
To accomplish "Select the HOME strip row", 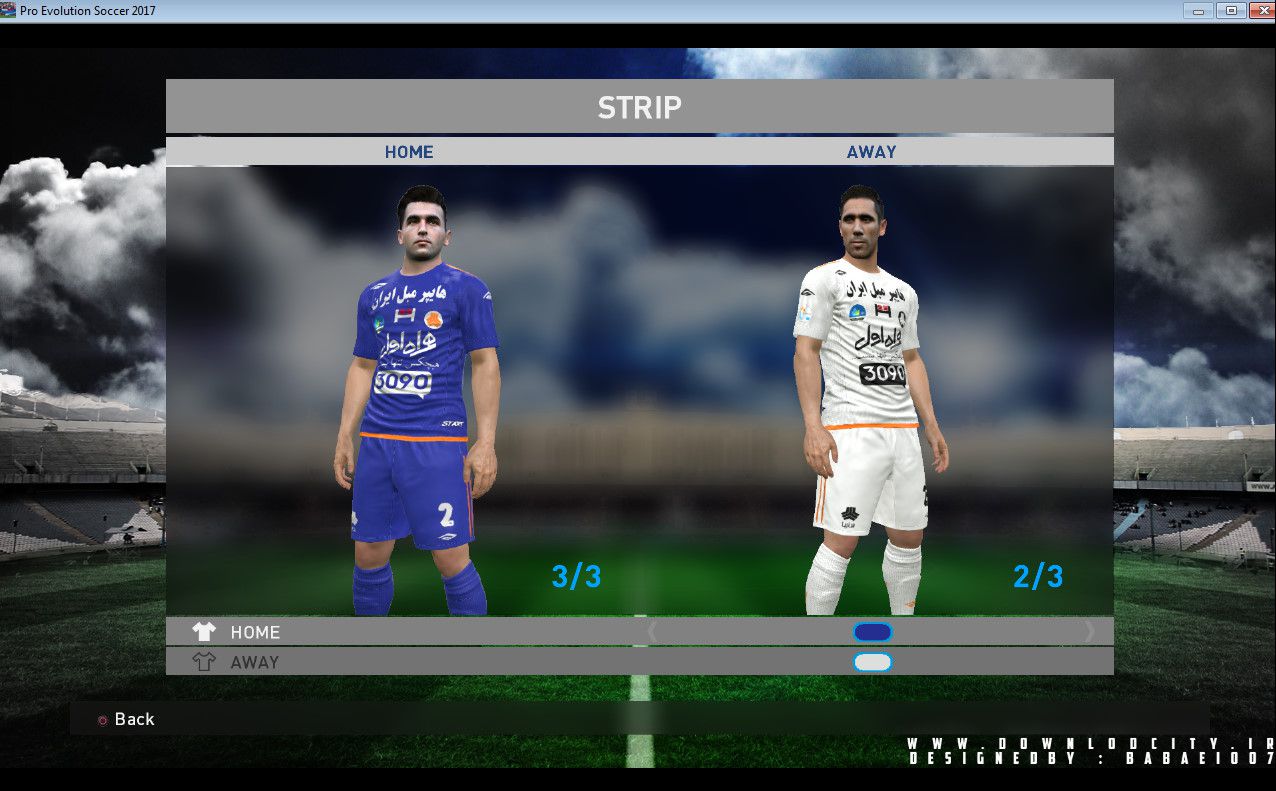I will point(255,632).
